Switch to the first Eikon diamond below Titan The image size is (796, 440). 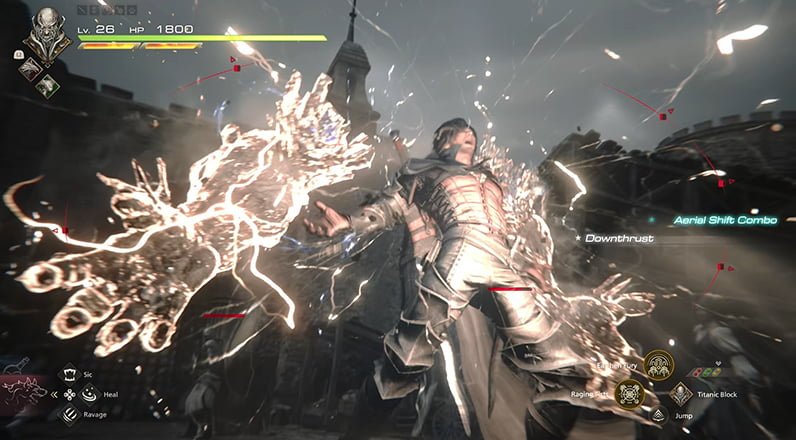(x=32, y=66)
